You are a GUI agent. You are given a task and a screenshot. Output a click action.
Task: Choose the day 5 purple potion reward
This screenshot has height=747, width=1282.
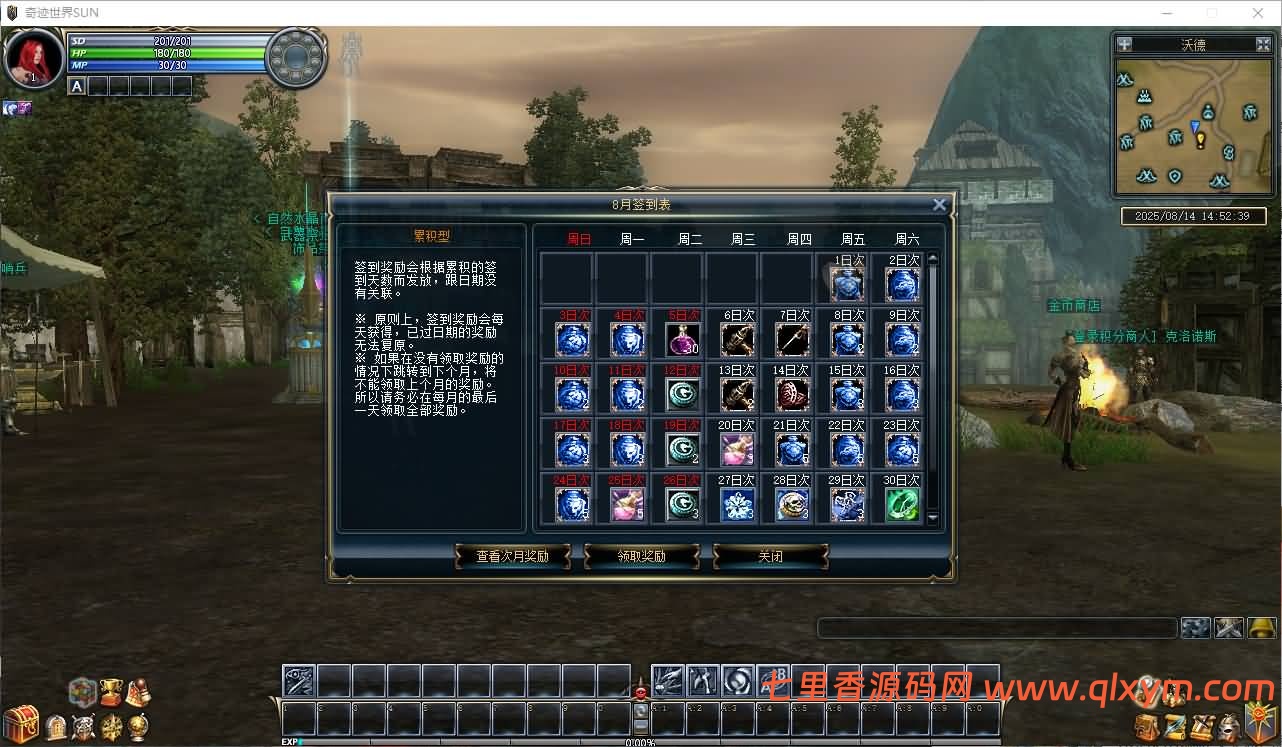tap(682, 339)
